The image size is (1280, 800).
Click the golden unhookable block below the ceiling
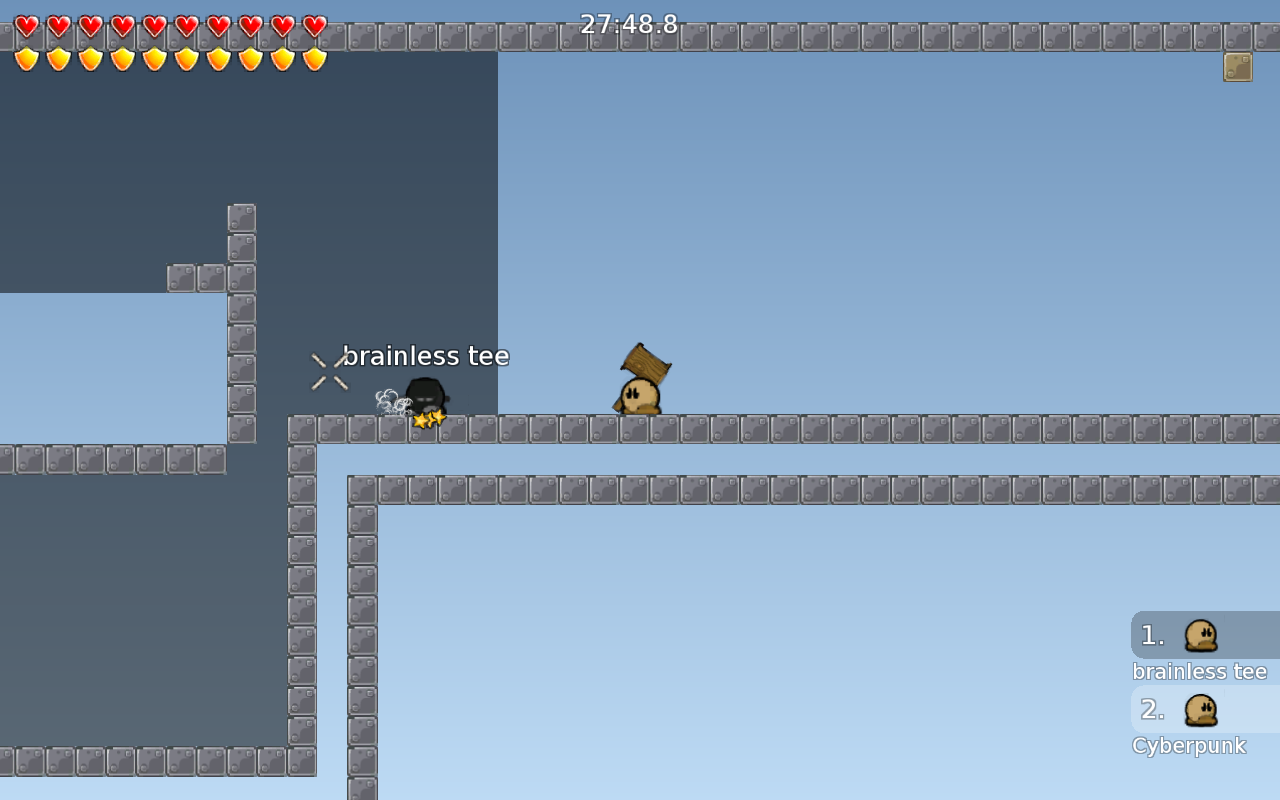1237,66
